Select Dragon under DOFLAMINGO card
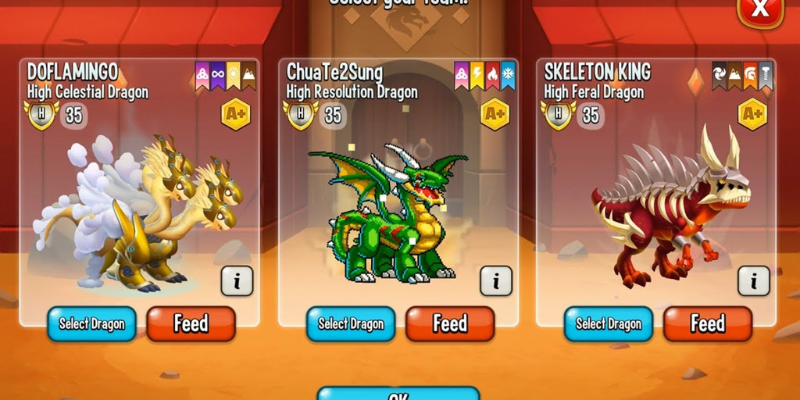Screen dimensions: 800x400 [92, 324]
